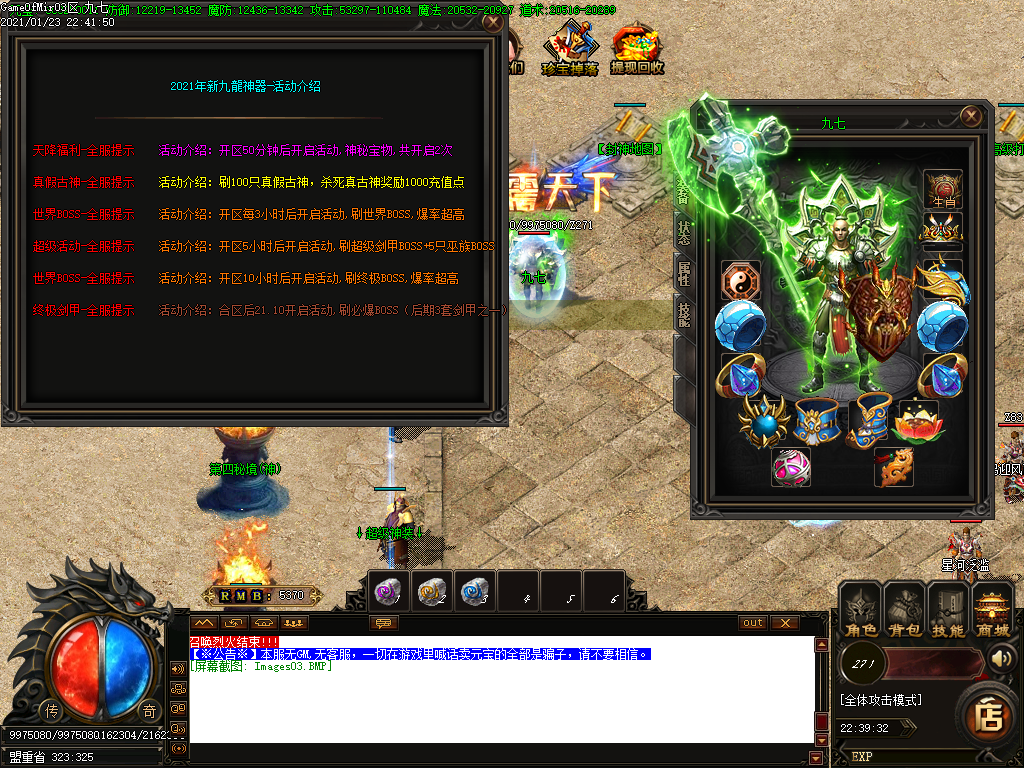The width and height of the screenshot is (1024, 768).
Task: Switch to the 属性 attributes tab
Action: pos(684,273)
